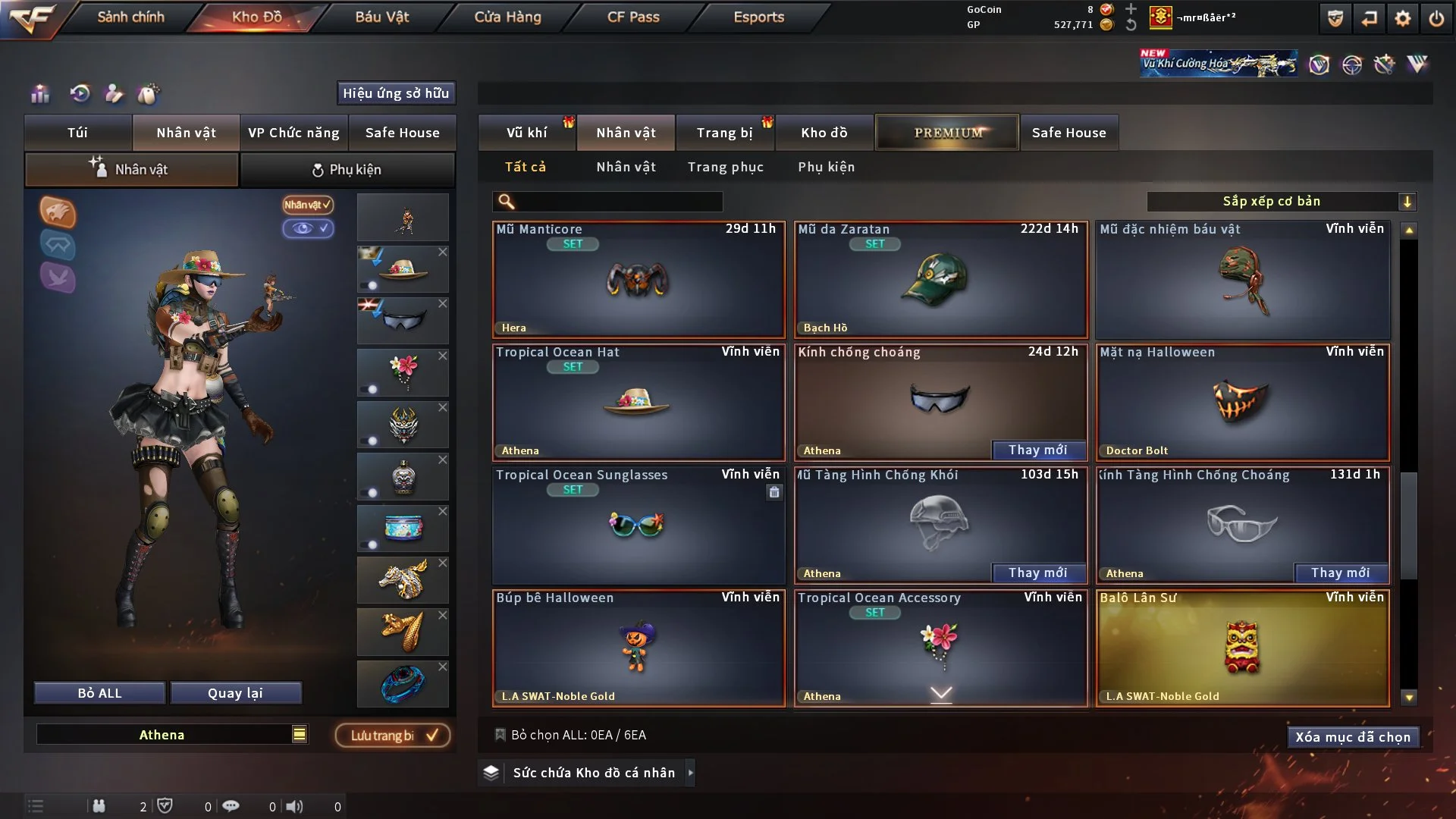This screenshot has height=819, width=1456.
Task: Show the Phụ kiện filter
Action: click(826, 167)
